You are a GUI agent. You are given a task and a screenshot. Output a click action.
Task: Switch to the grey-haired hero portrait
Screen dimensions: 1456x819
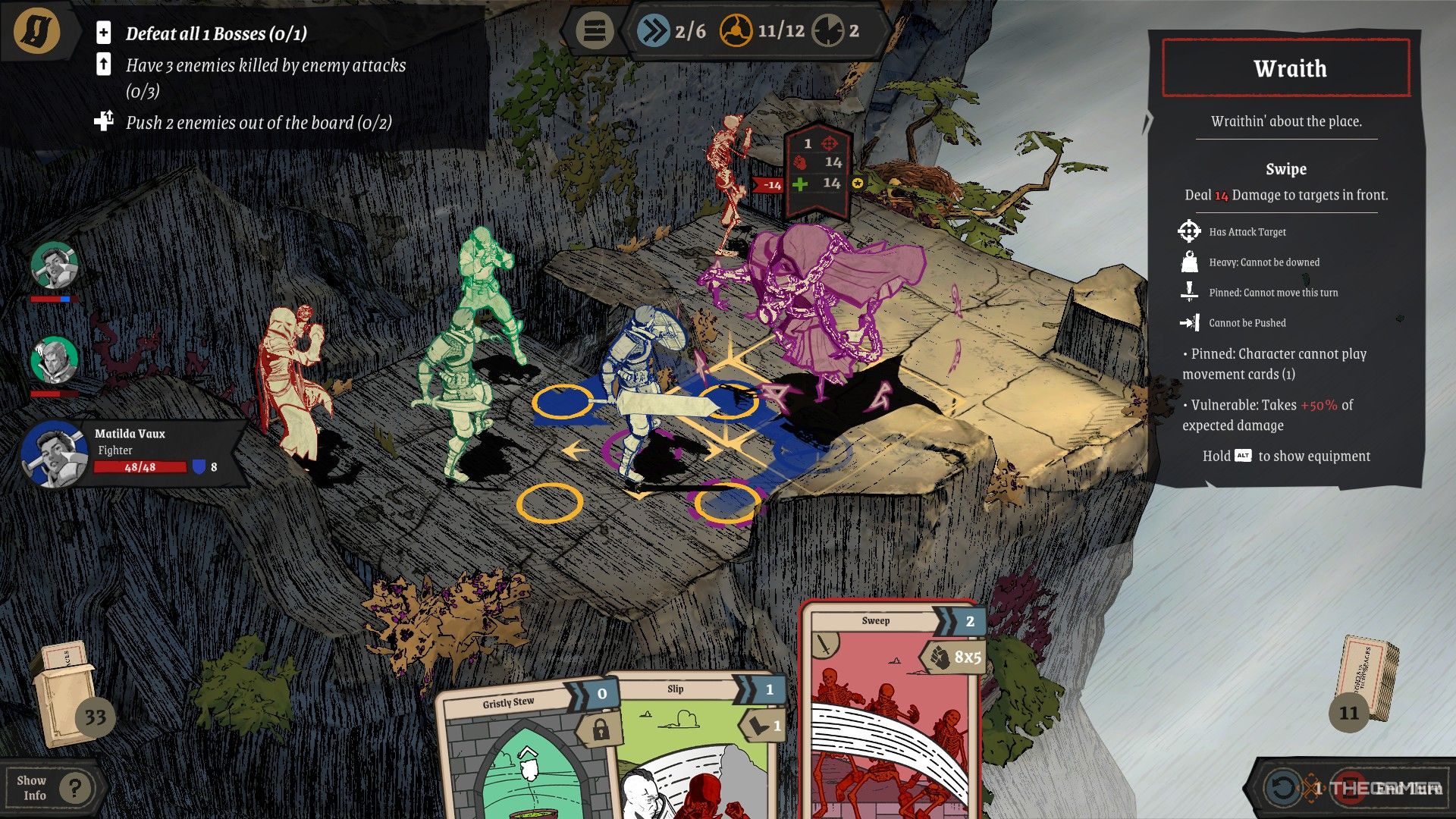pyautogui.click(x=54, y=361)
